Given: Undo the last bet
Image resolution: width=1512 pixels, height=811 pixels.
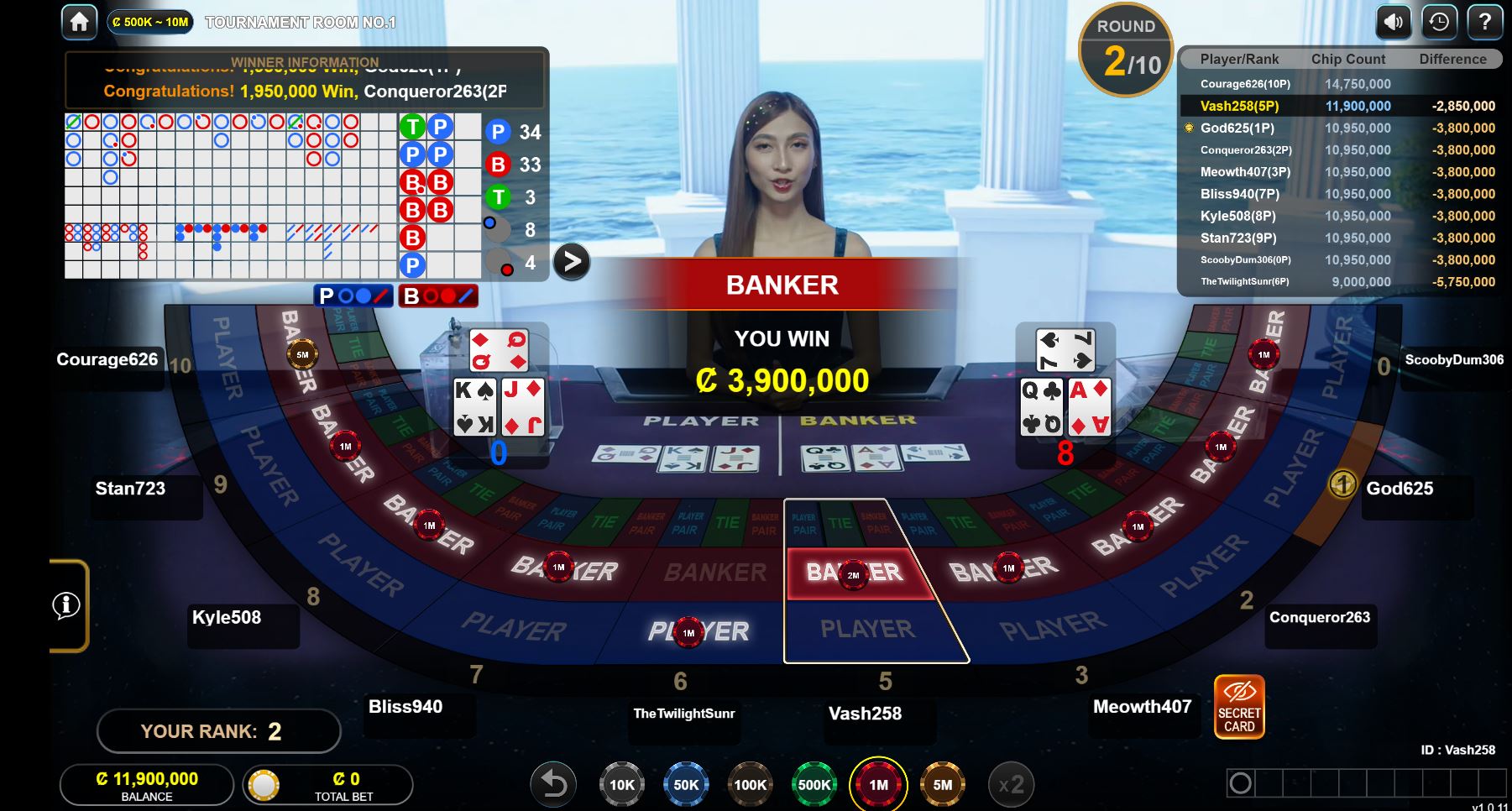Looking at the screenshot, I should click(x=554, y=785).
